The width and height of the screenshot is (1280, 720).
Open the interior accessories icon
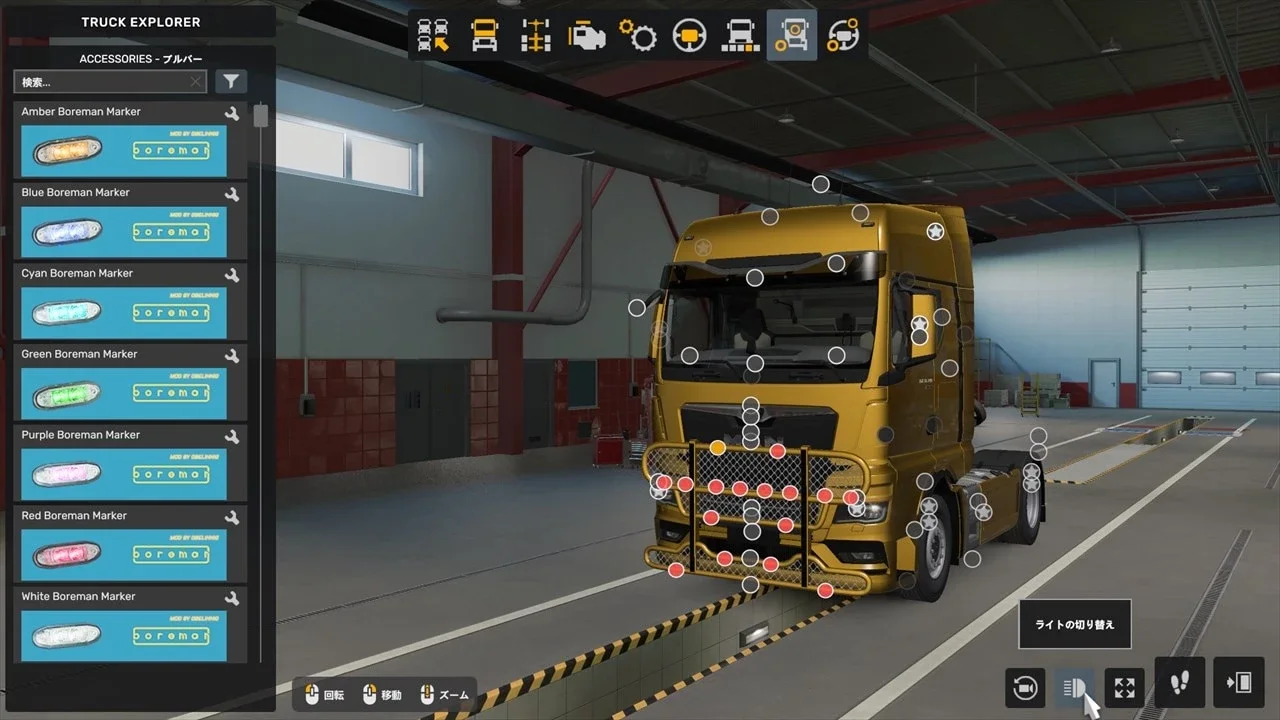[843, 33]
